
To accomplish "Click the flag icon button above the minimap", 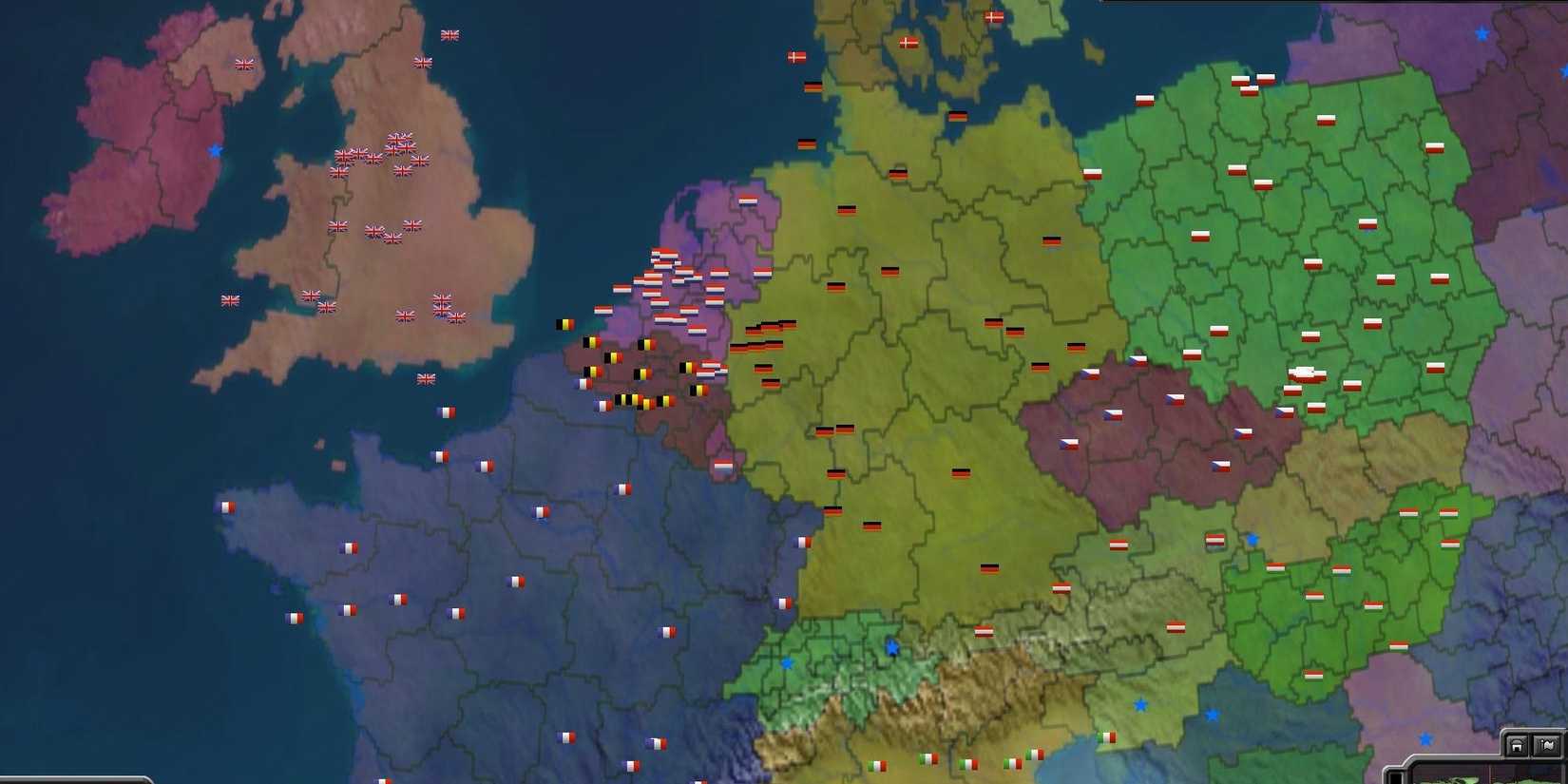I will (x=1547, y=744).
